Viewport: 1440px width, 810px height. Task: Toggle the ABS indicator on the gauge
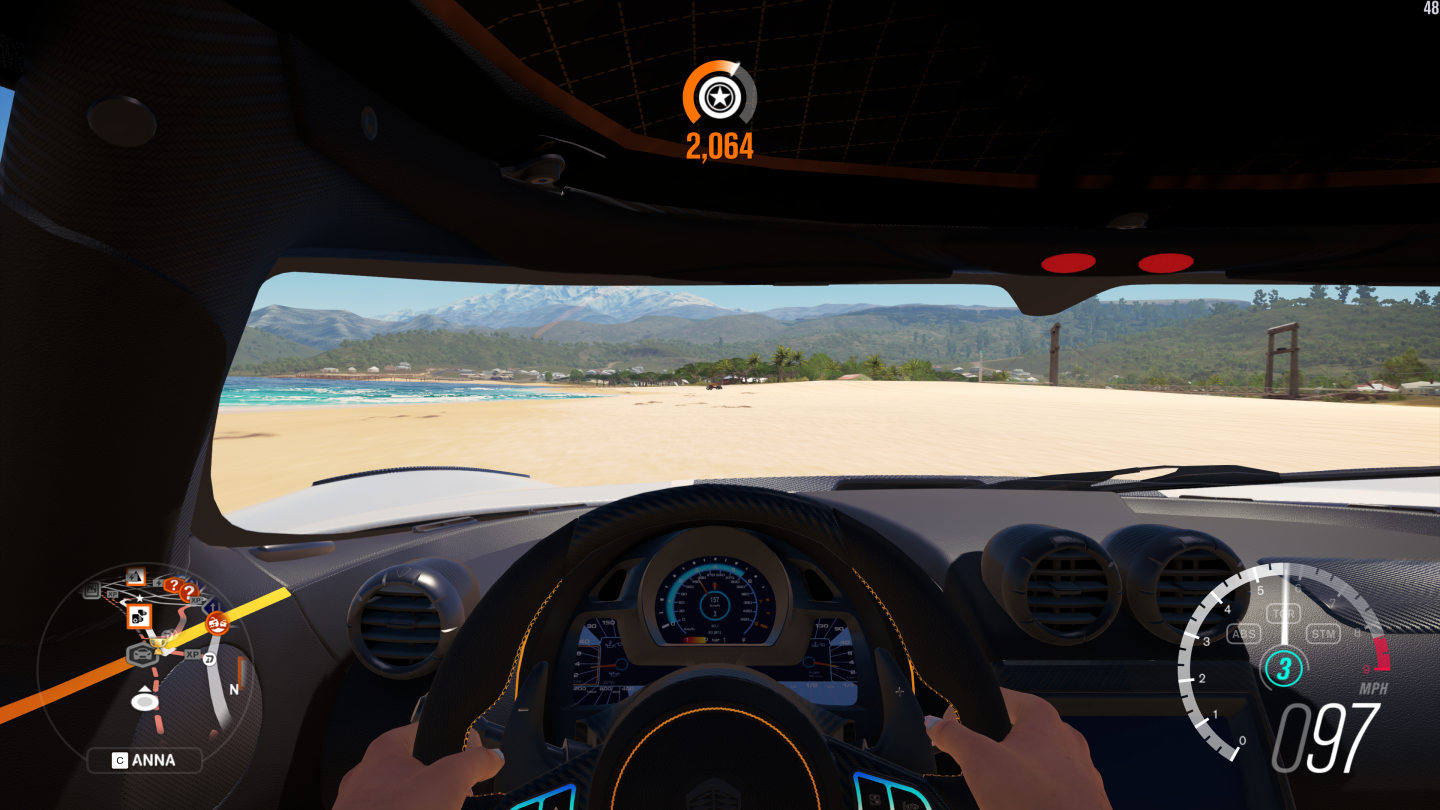coord(1243,633)
